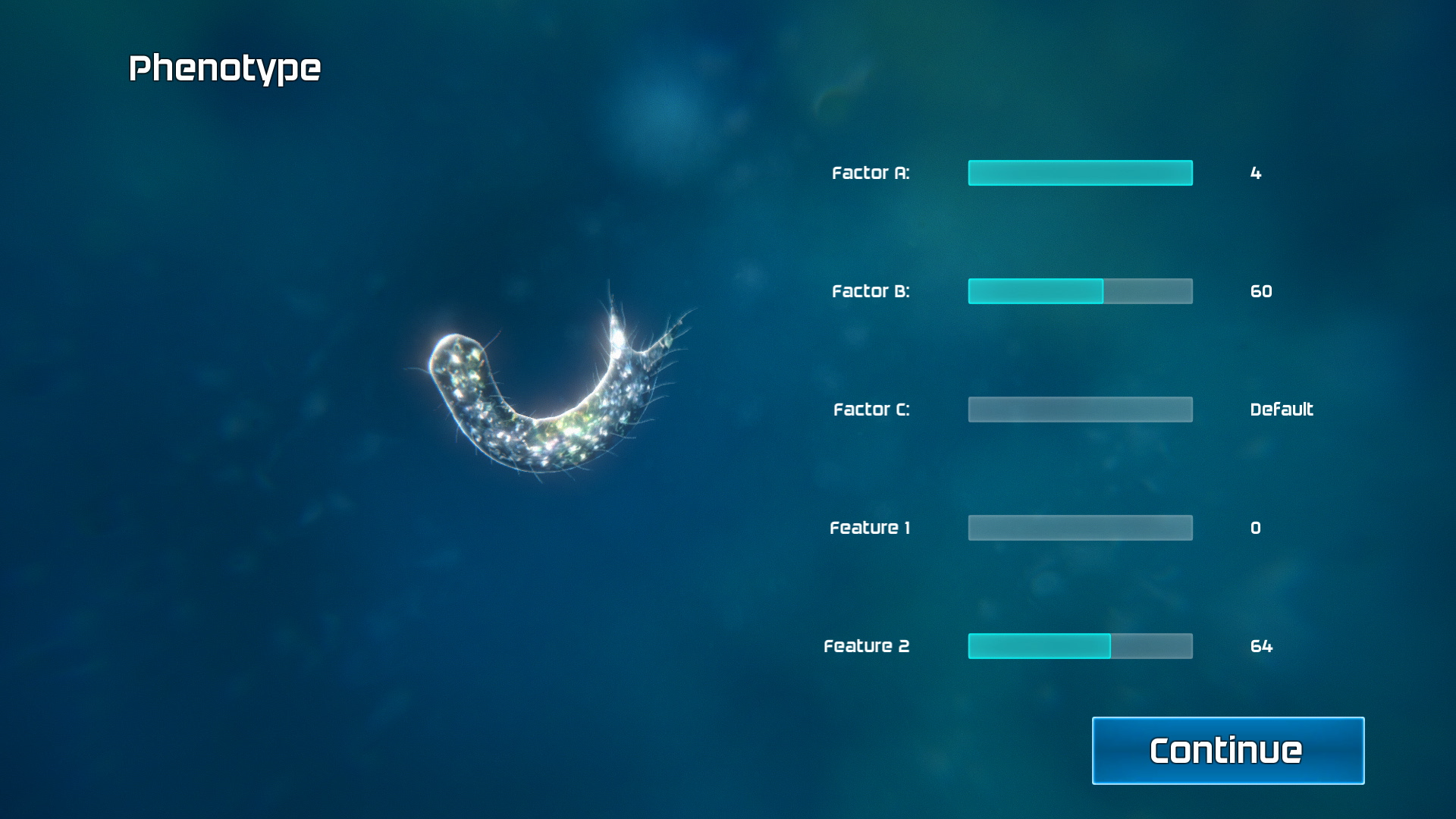Click the empty Factor C slider track
This screenshot has height=819, width=1456.
point(1080,409)
